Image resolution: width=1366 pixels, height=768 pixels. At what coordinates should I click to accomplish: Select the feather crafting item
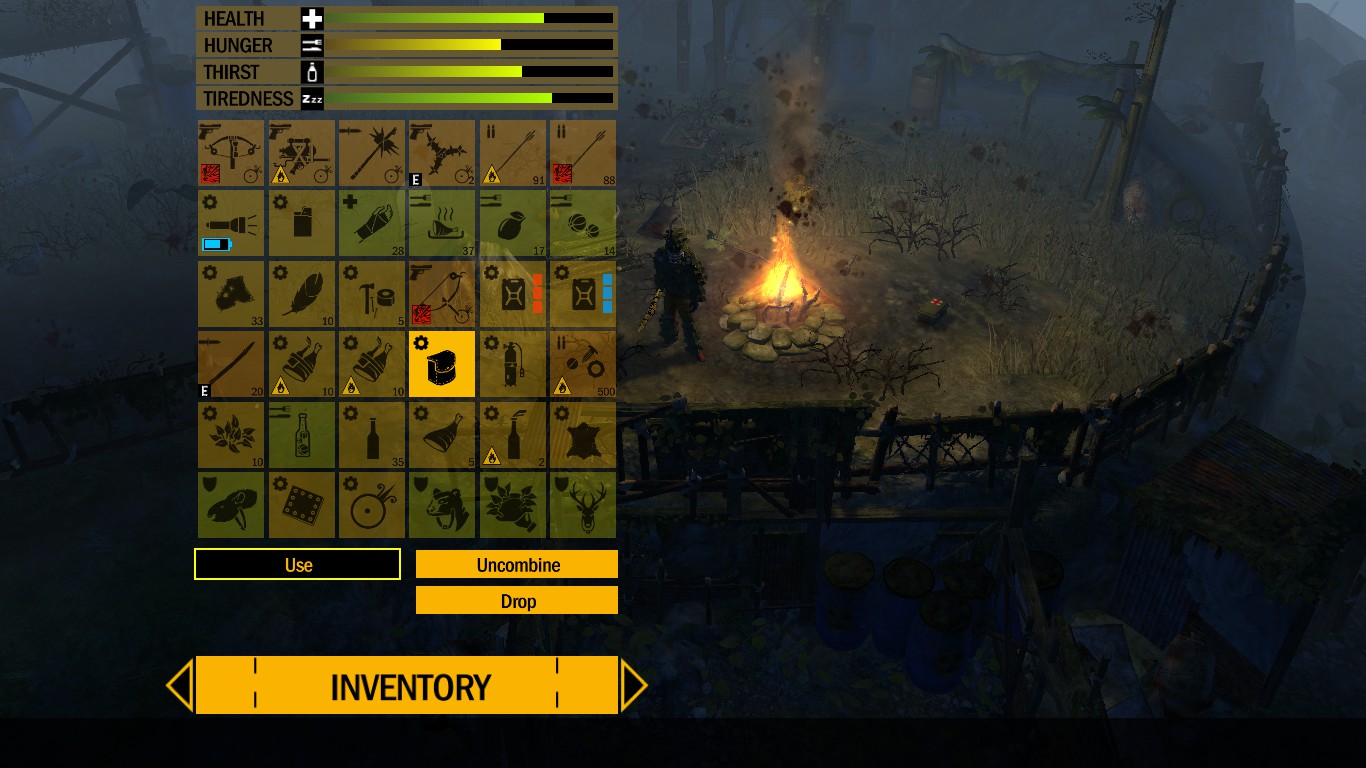pos(301,293)
